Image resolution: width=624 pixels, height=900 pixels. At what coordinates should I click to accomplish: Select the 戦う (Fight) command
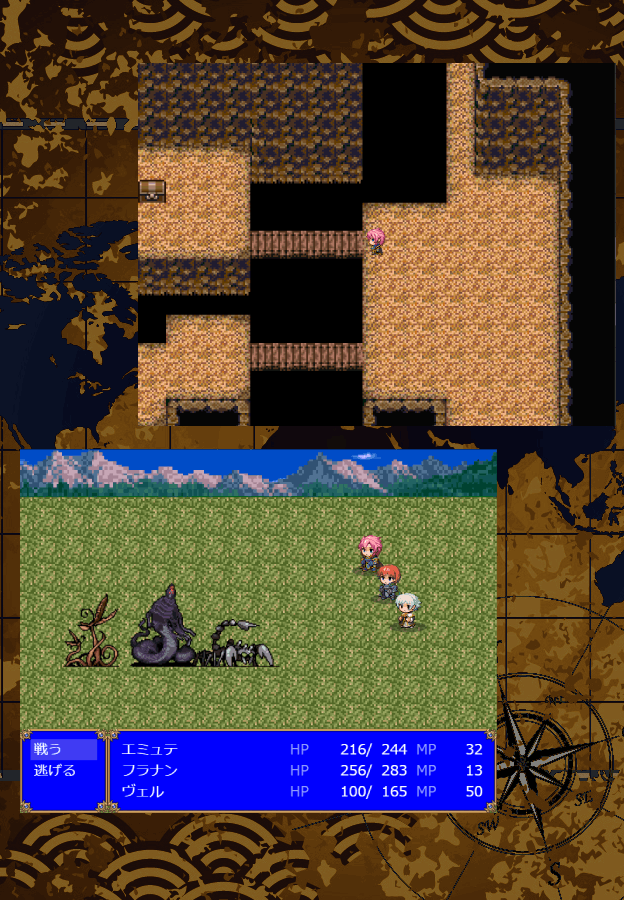coord(62,749)
